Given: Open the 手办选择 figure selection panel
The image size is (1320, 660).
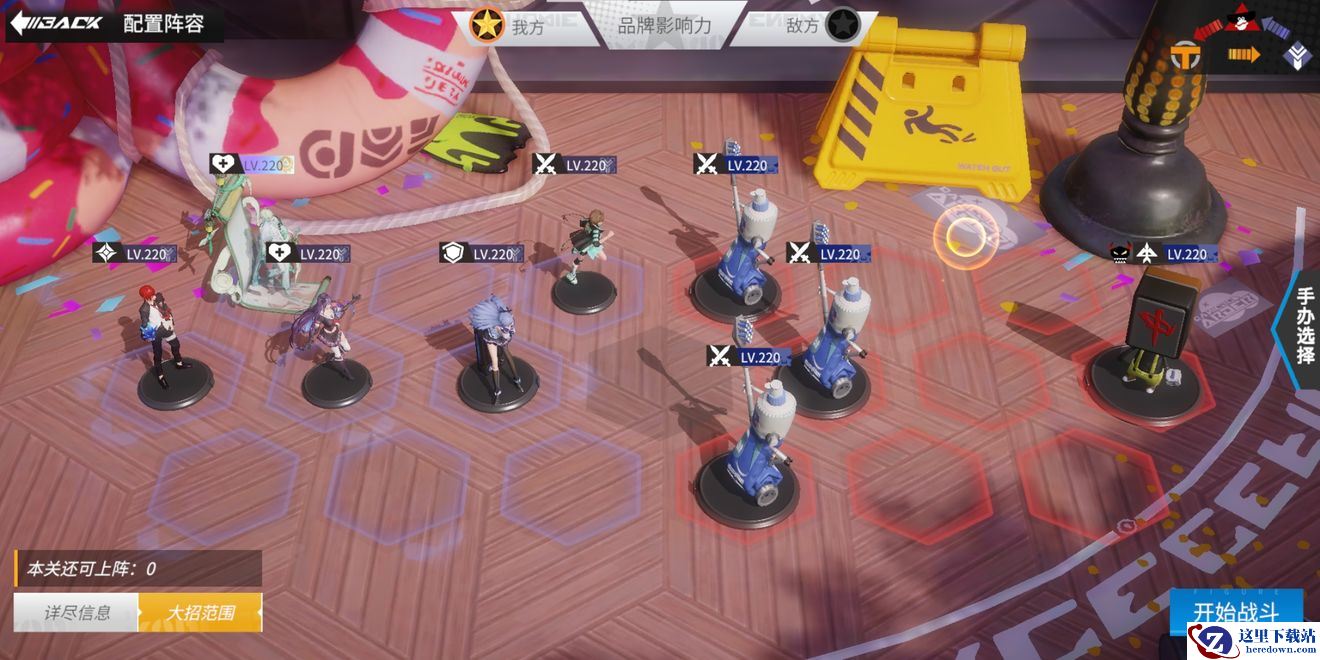Looking at the screenshot, I should (x=1304, y=326).
